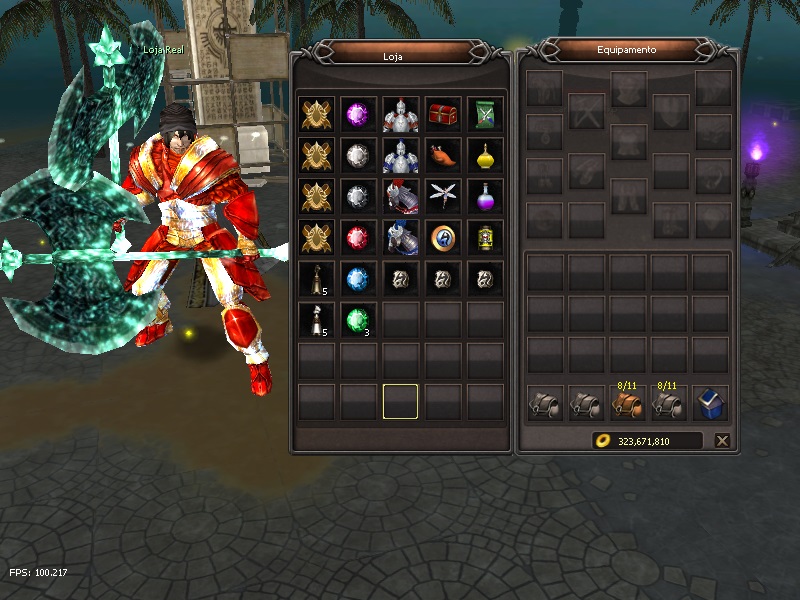Click the blue box with checkmark
Screen dimensions: 800x600
pyautogui.click(x=711, y=403)
